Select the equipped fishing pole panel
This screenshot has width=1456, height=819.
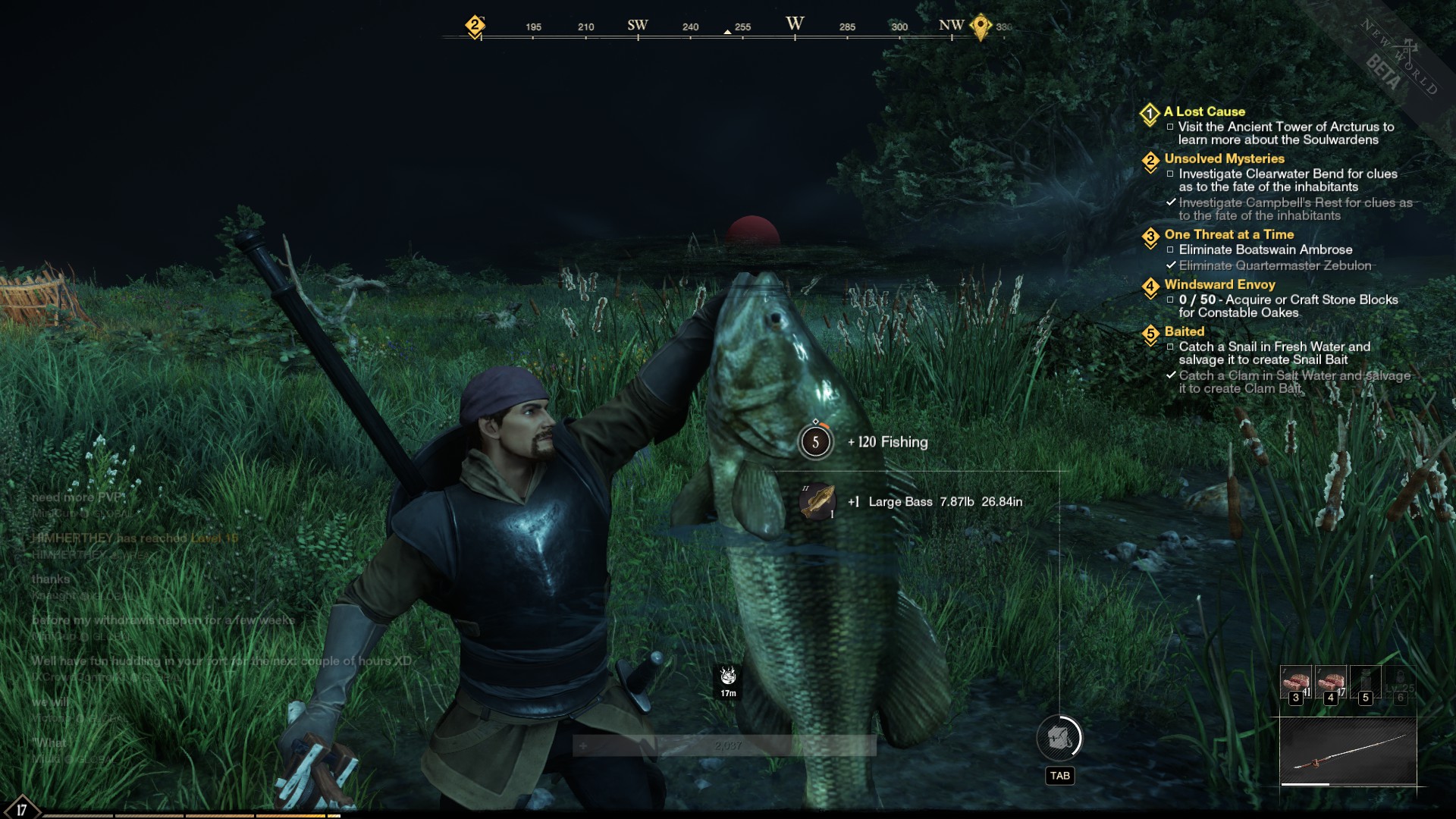tap(1348, 752)
